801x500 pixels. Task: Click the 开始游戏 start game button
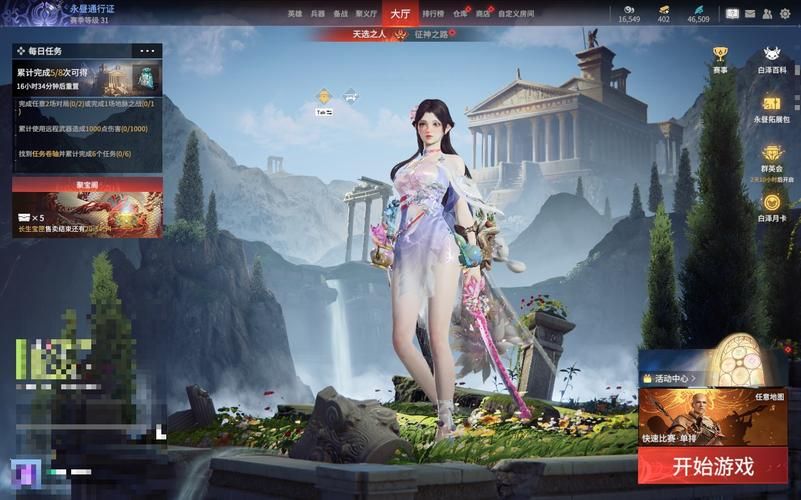click(x=713, y=465)
